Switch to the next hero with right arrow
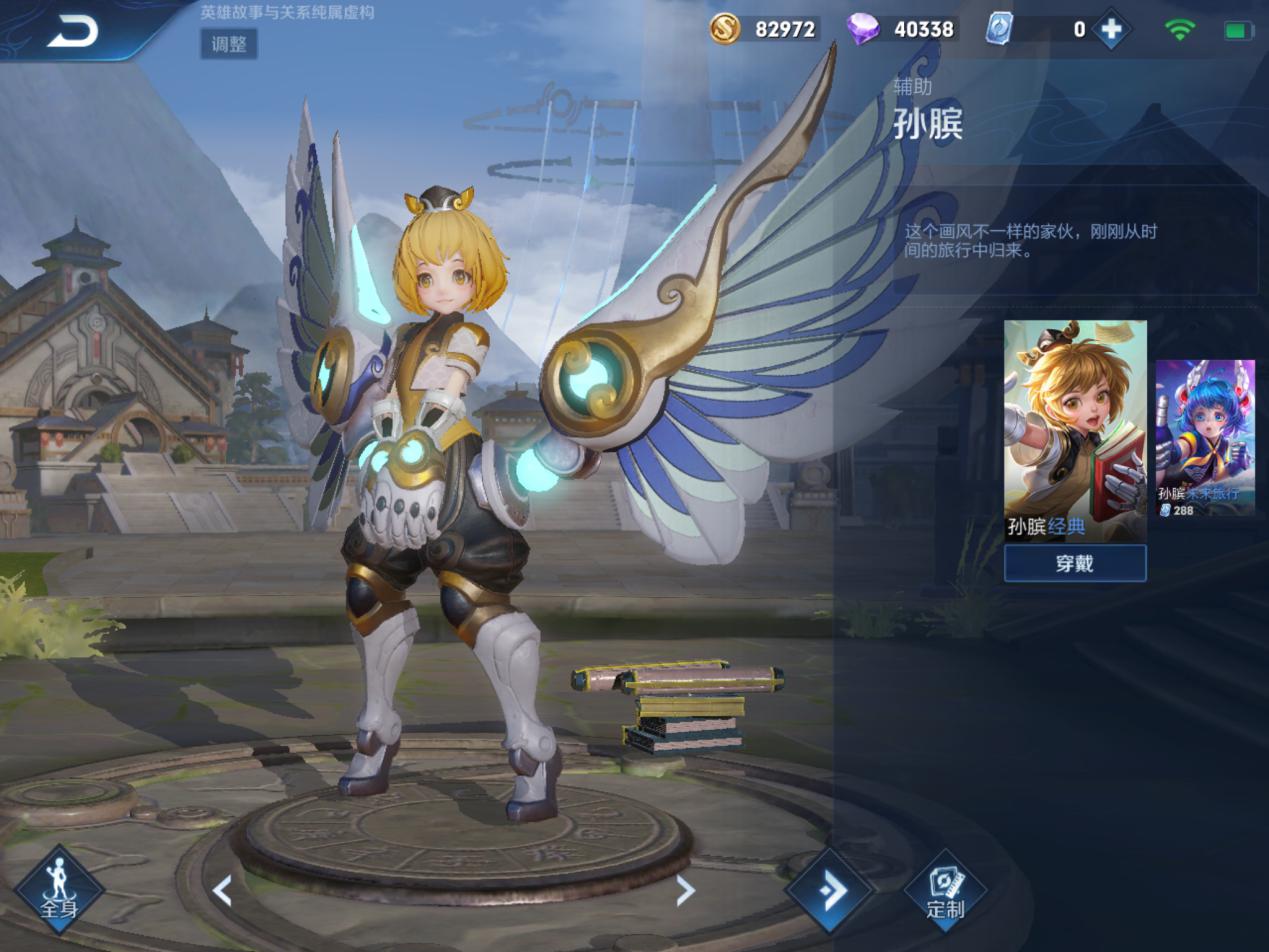This screenshot has height=952, width=1269. pos(685,890)
